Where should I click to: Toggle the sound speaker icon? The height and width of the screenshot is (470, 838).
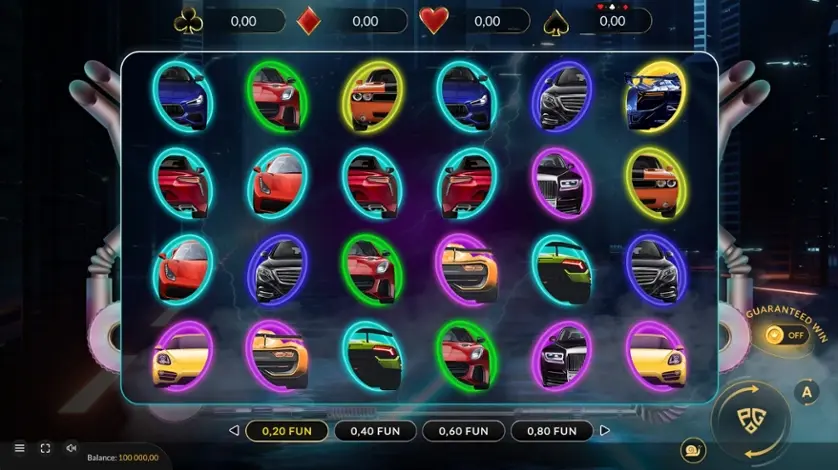71,448
